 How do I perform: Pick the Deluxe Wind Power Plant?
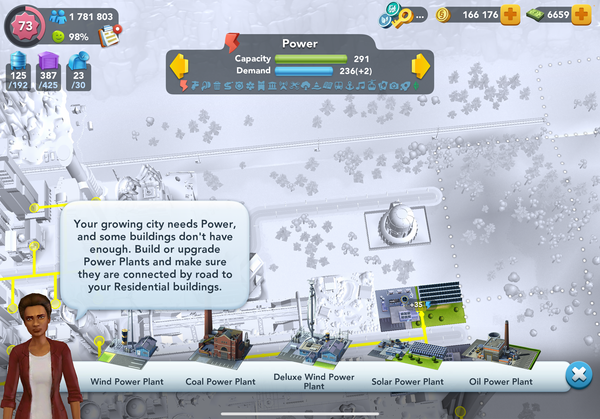coord(313,352)
